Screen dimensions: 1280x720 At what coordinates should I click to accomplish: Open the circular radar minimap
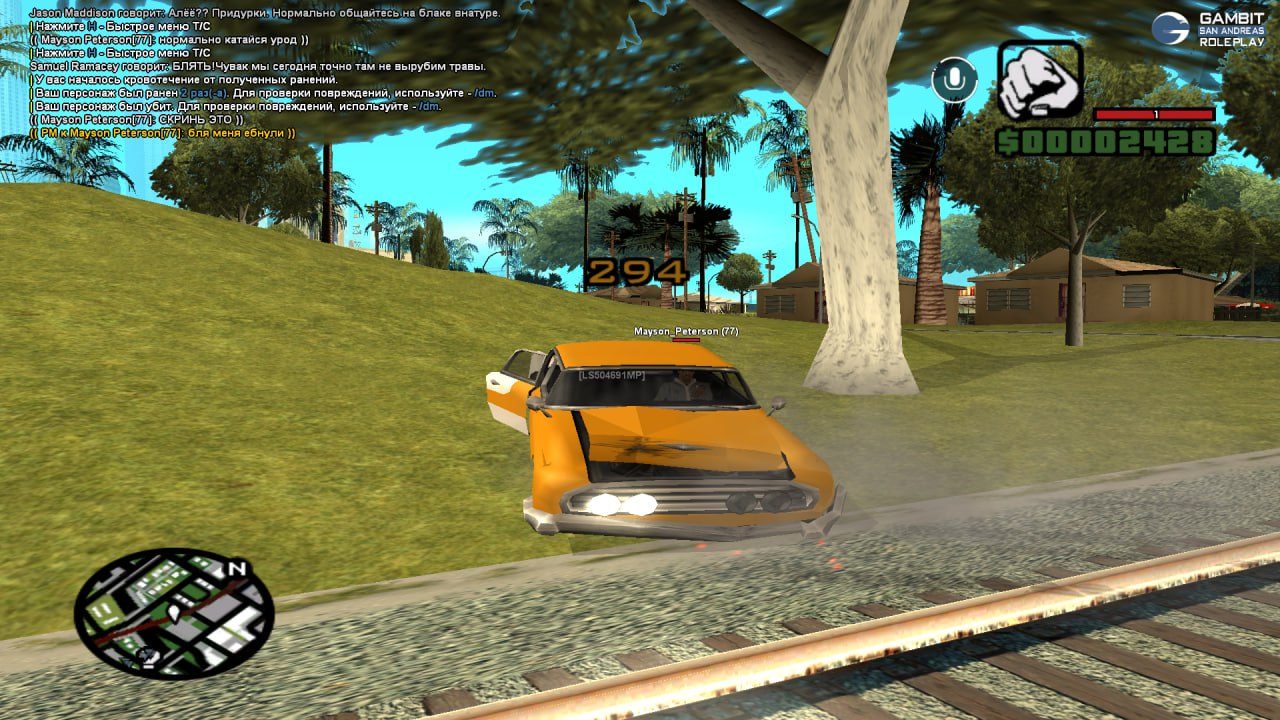pos(174,613)
